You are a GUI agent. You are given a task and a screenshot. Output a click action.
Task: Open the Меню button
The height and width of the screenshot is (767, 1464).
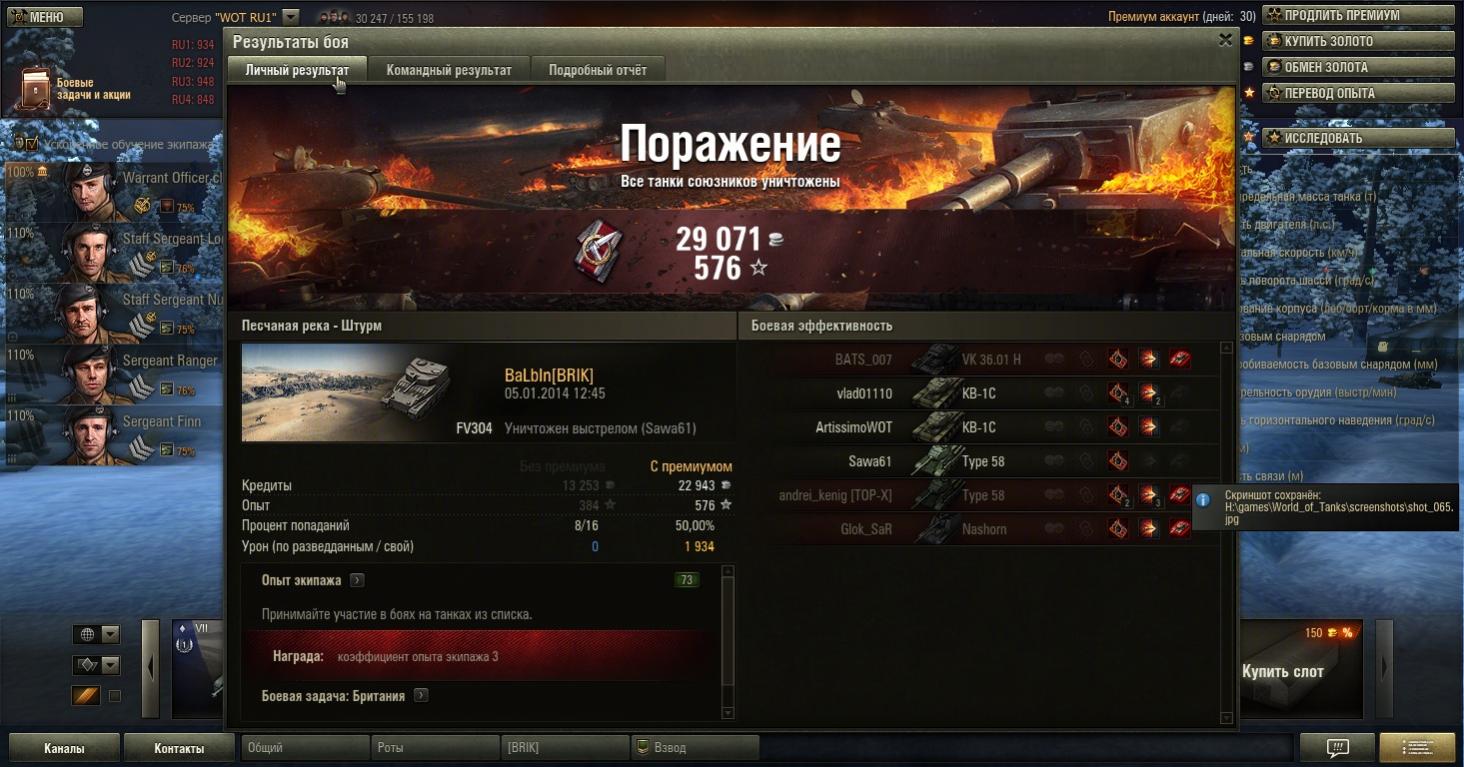coord(45,17)
